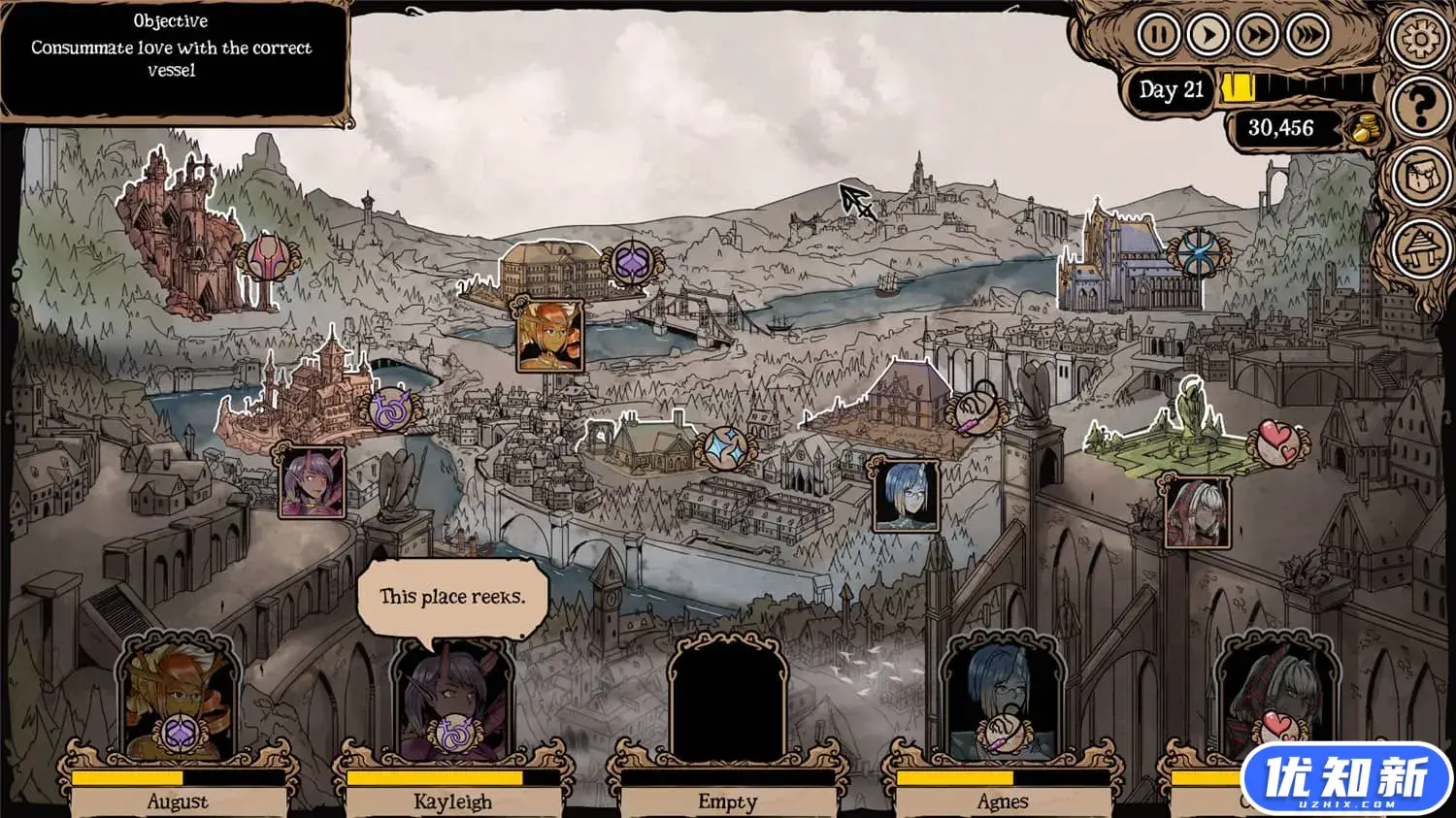Open the building icon menu

pyautogui.click(x=1419, y=246)
